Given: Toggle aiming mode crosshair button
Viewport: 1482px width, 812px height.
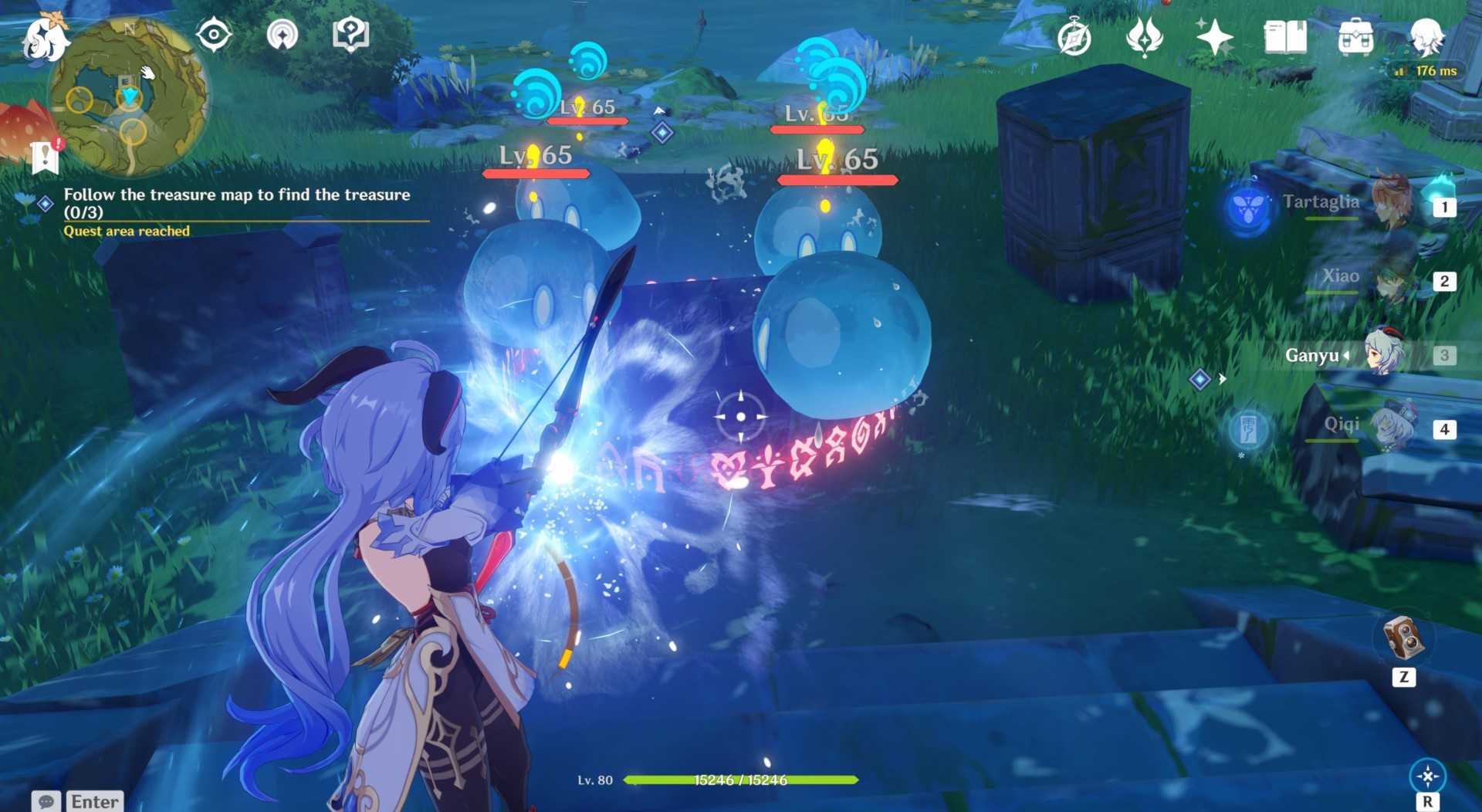Looking at the screenshot, I should tap(1427, 776).
